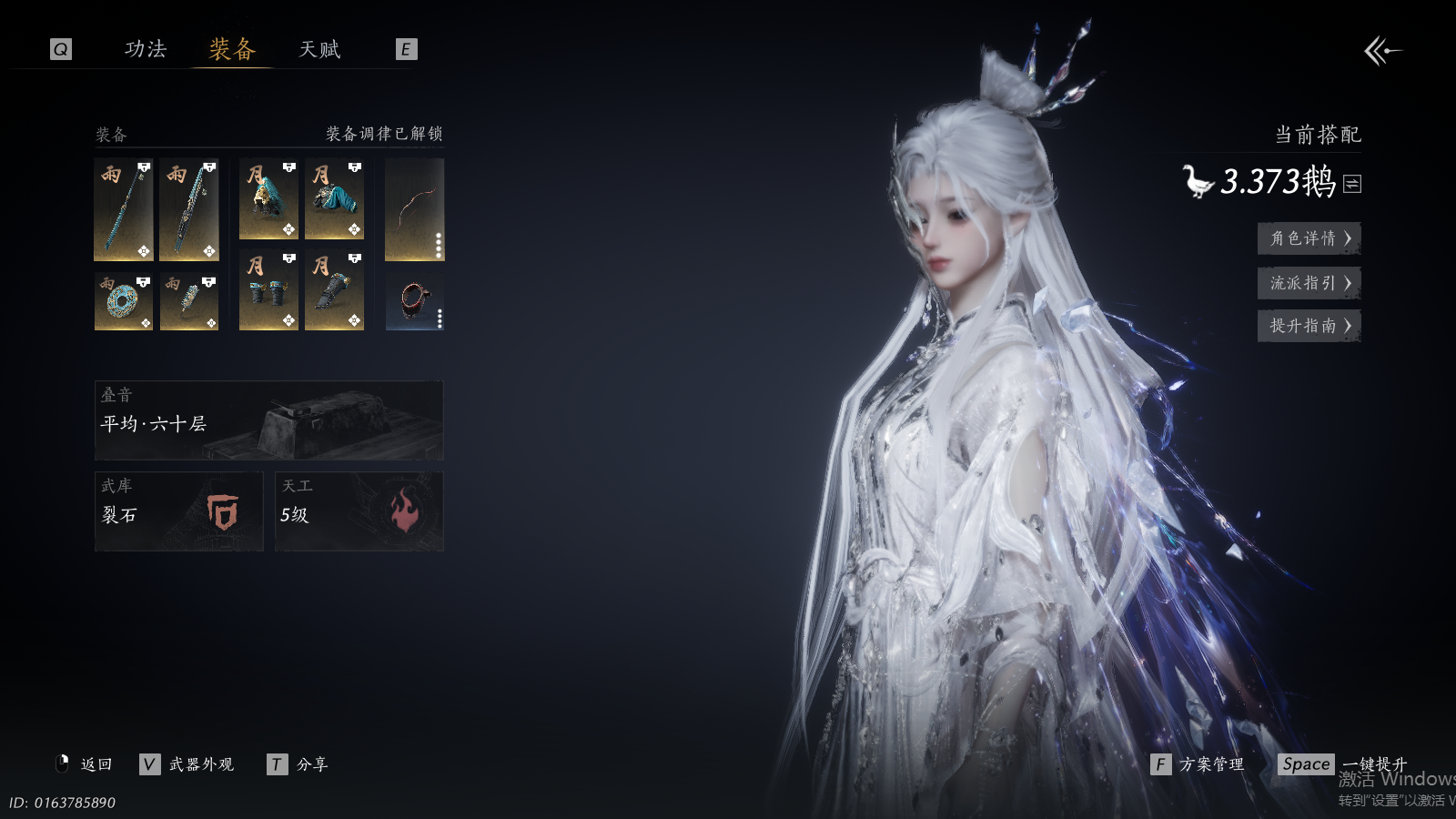Open the bow equipment slot
1456x819 pixels.
(x=414, y=209)
